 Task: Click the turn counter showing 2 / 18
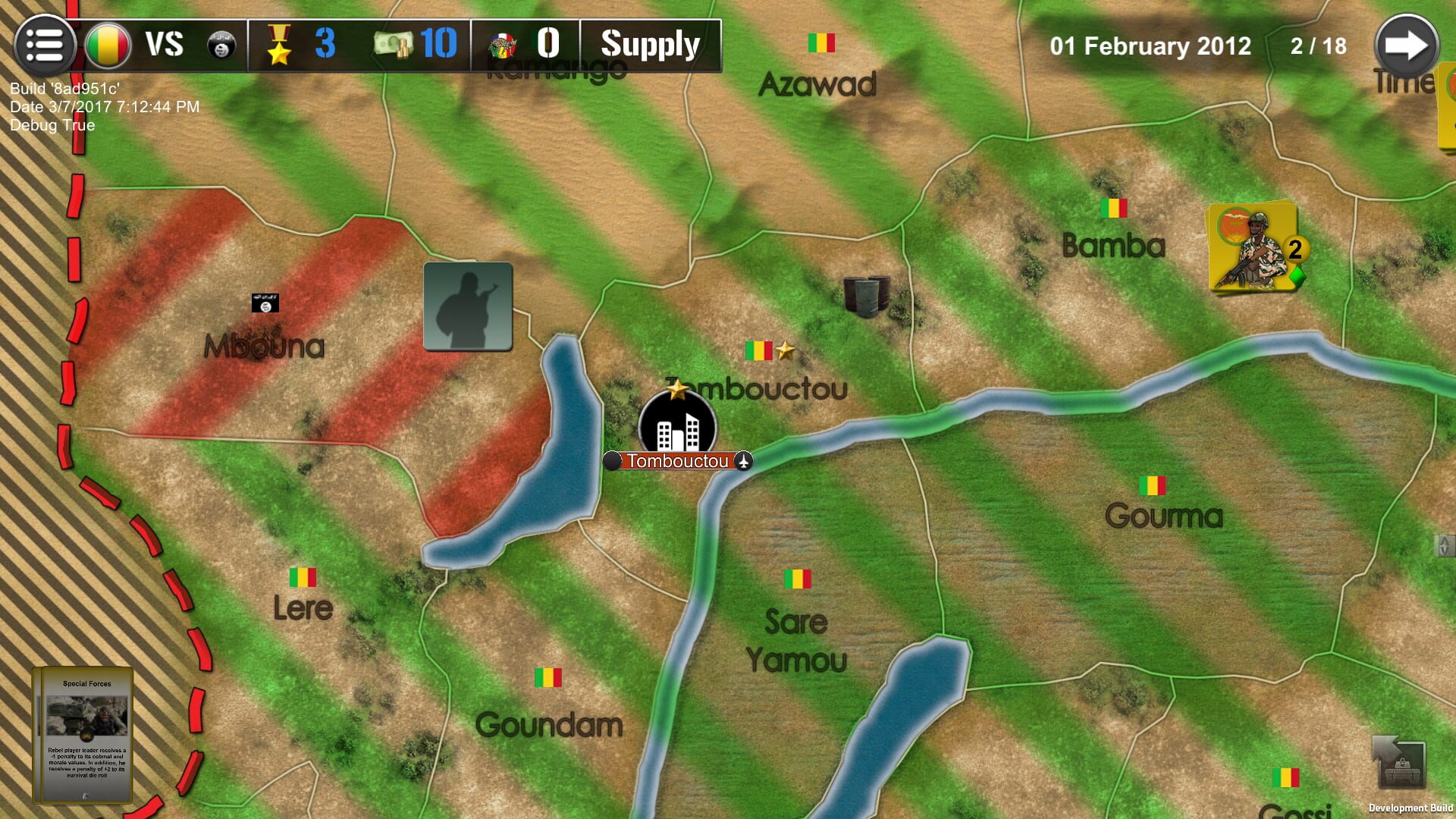1317,45
